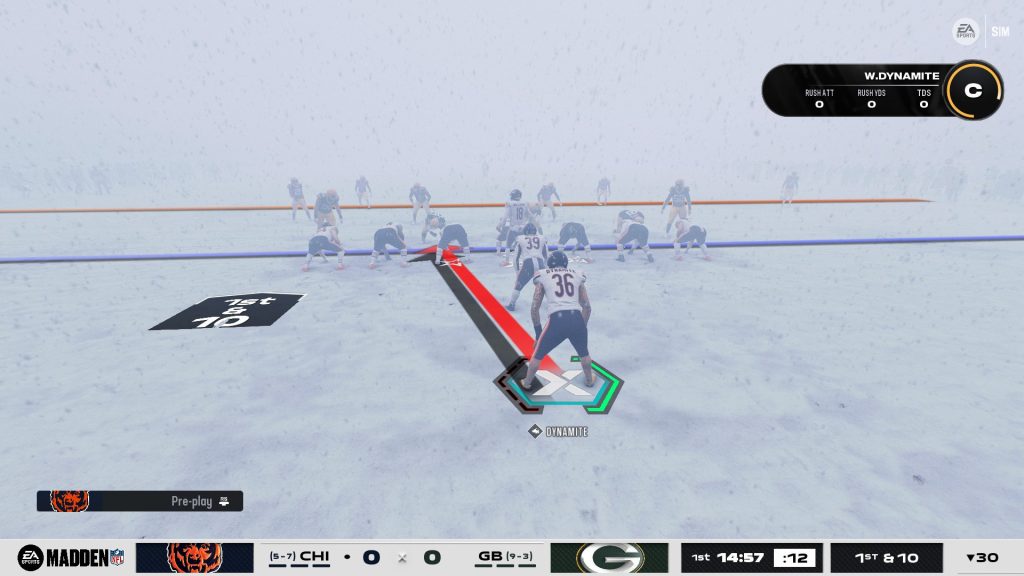Click the C player grade badge

[972, 90]
